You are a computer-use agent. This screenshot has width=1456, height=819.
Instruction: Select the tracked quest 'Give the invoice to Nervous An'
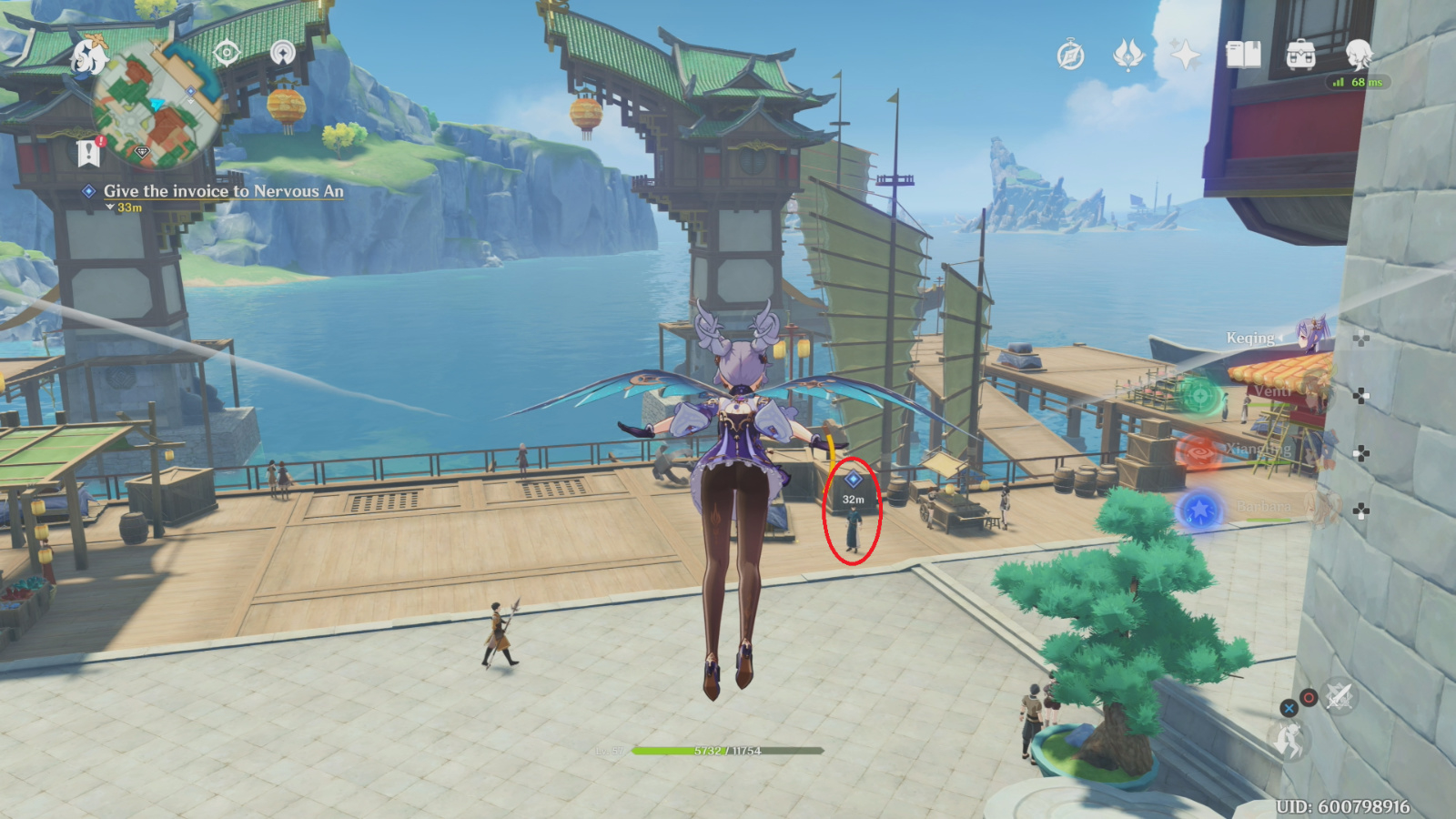coord(223,191)
